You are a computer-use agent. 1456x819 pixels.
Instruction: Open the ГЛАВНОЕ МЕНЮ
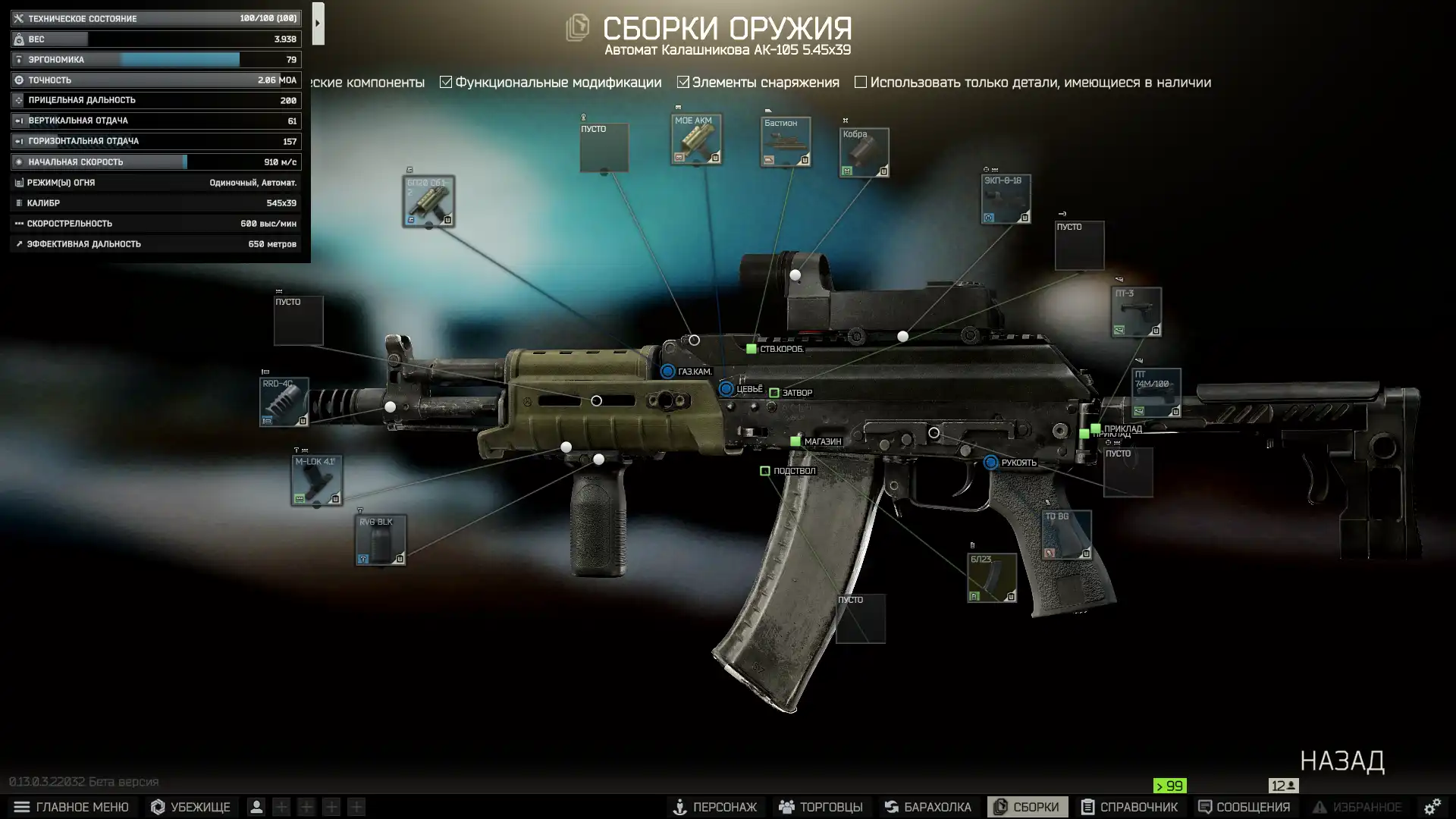tap(71, 807)
